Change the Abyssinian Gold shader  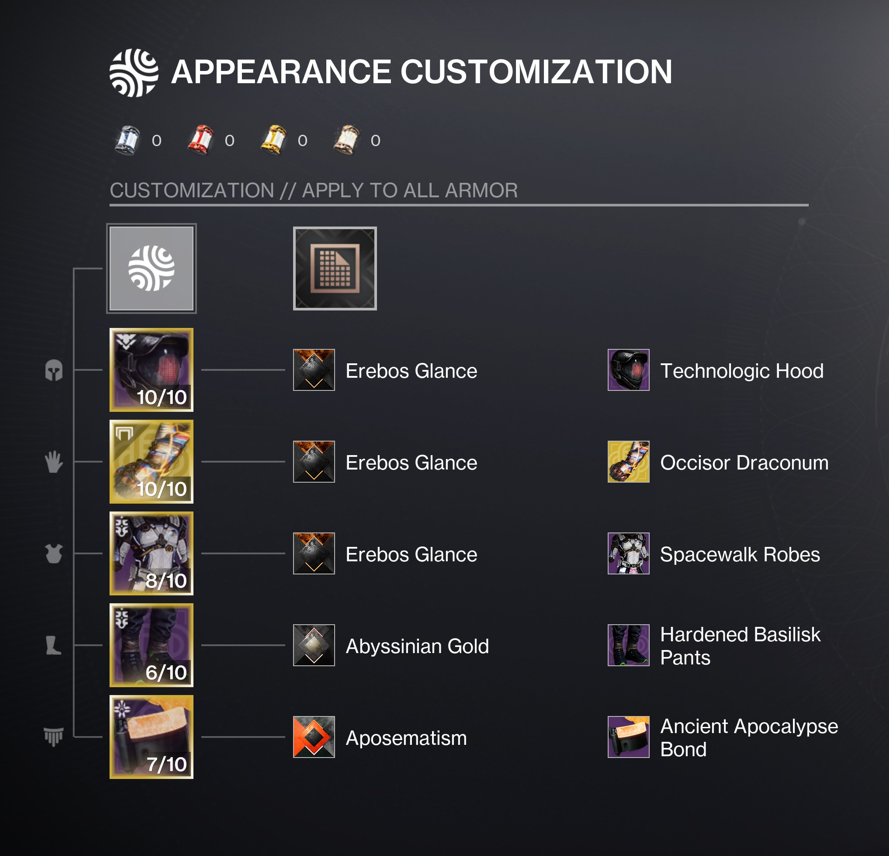[x=314, y=646]
